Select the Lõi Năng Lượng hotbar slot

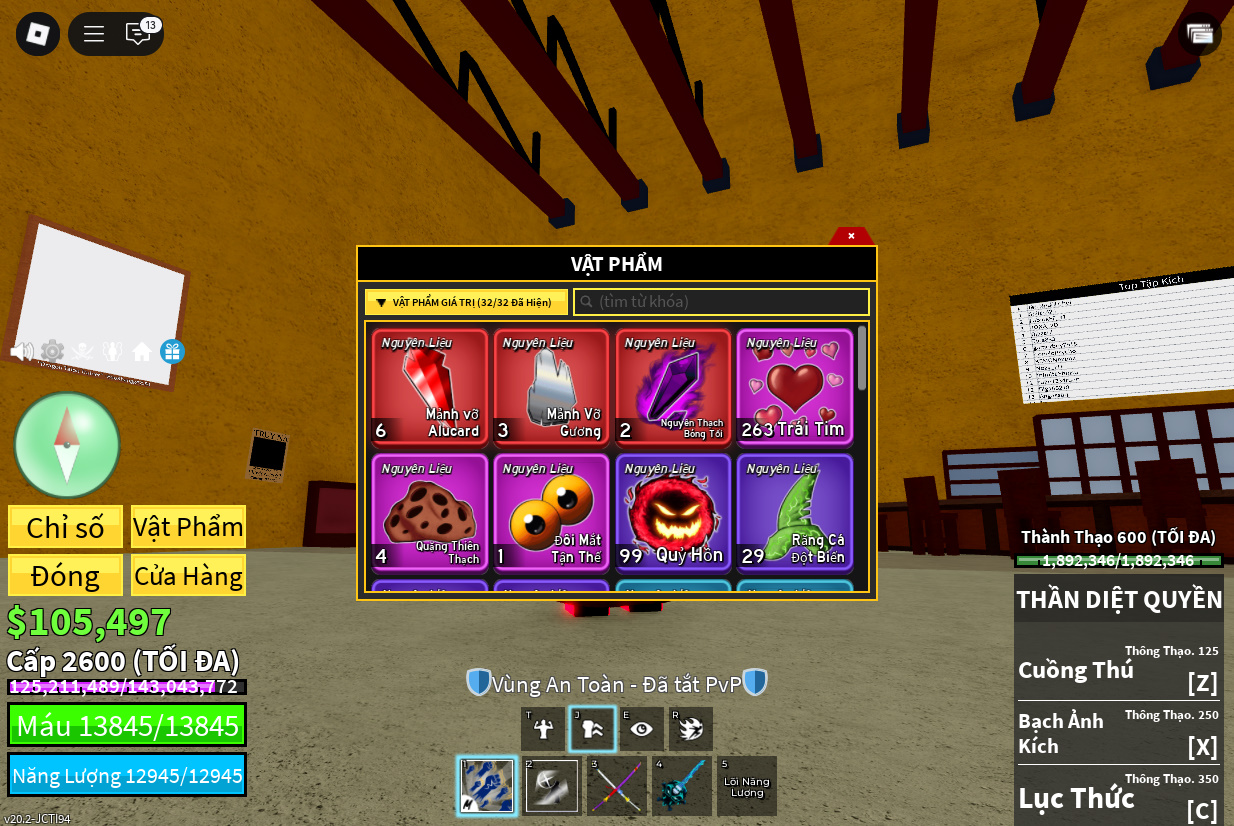(746, 786)
